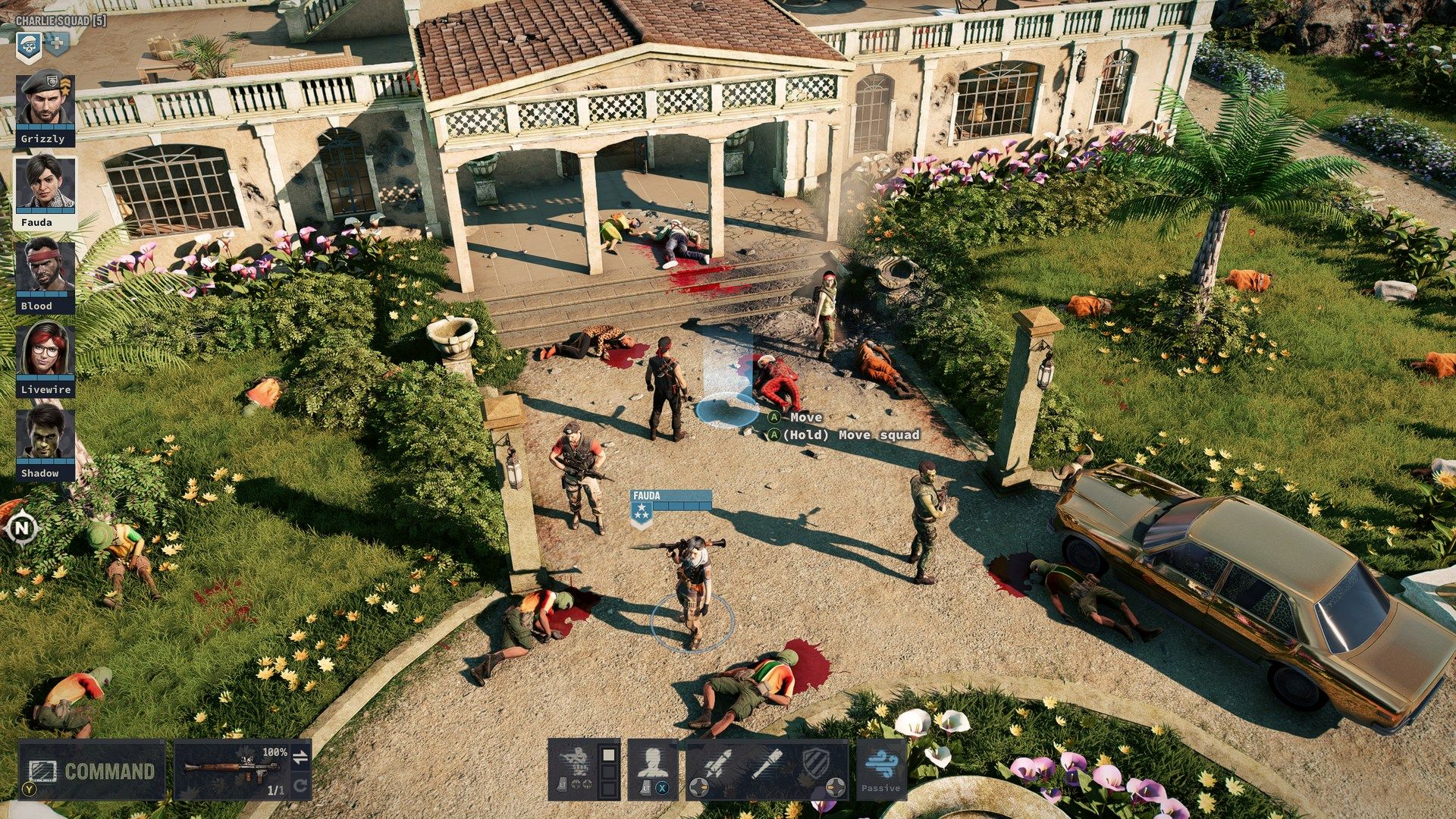
Task: Click the squad member silhouette with X prompt
Action: 654,762
